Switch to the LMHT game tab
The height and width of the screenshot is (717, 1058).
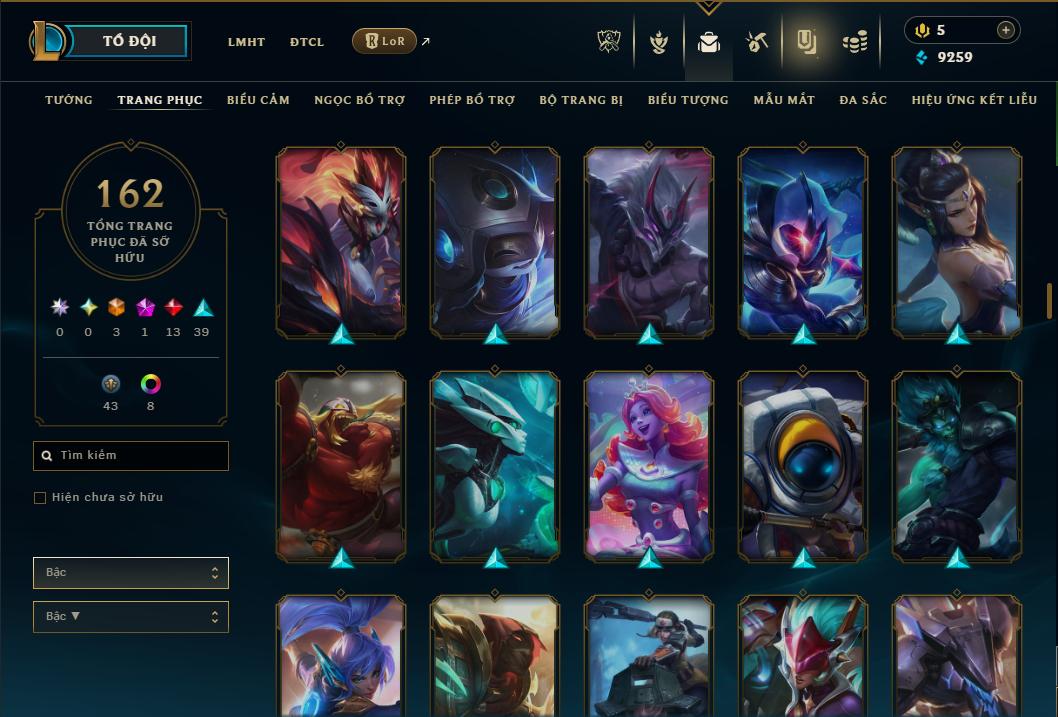coord(246,42)
